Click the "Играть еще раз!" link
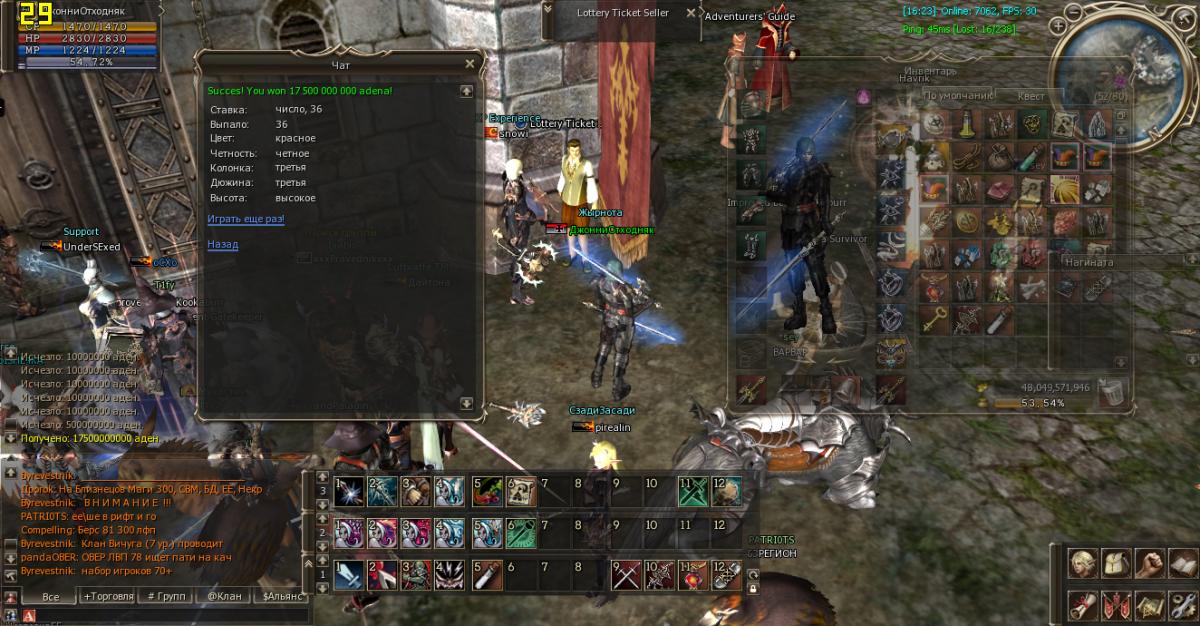 tap(246, 218)
